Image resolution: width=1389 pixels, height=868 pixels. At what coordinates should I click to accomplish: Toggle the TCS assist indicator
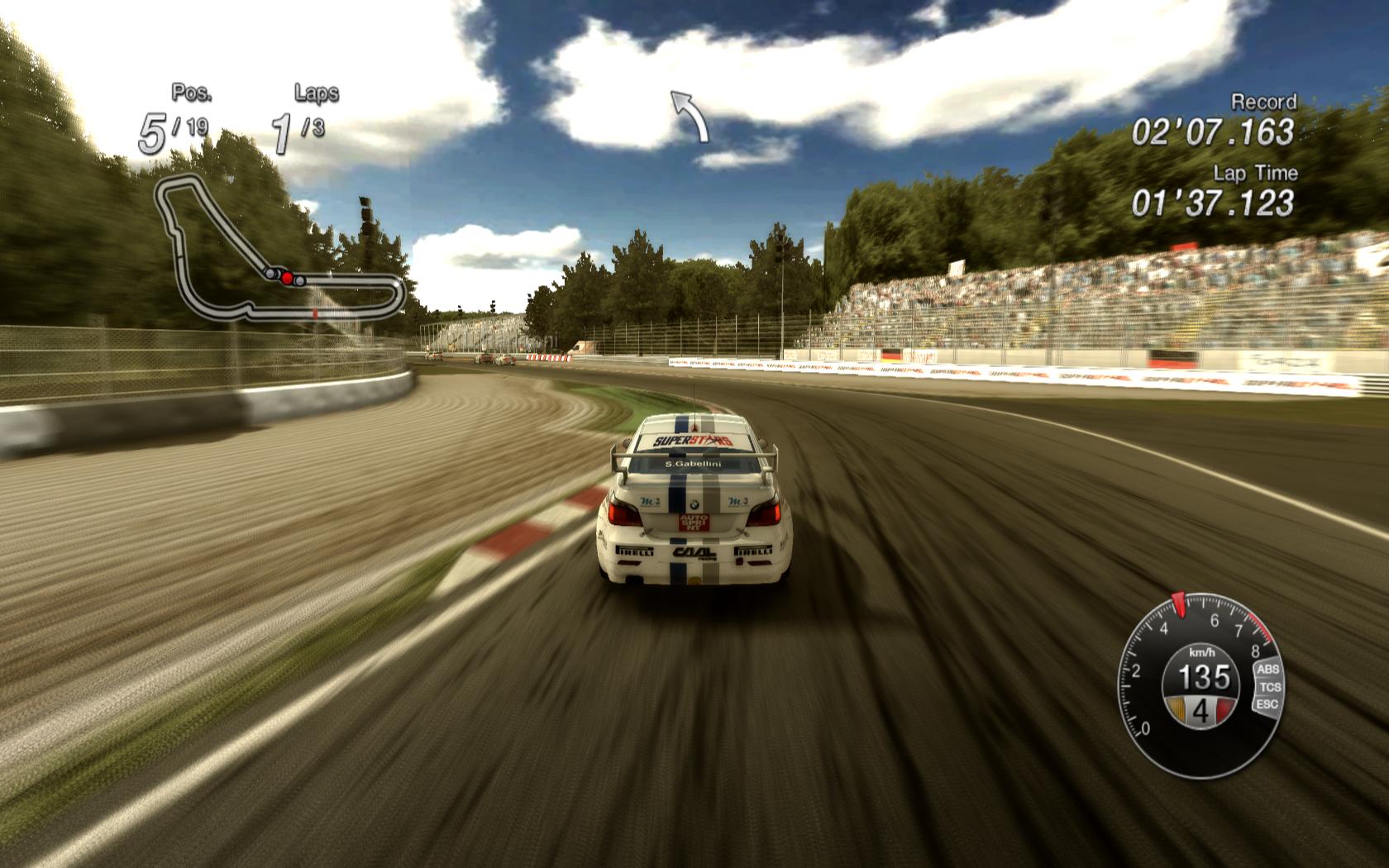(1270, 687)
